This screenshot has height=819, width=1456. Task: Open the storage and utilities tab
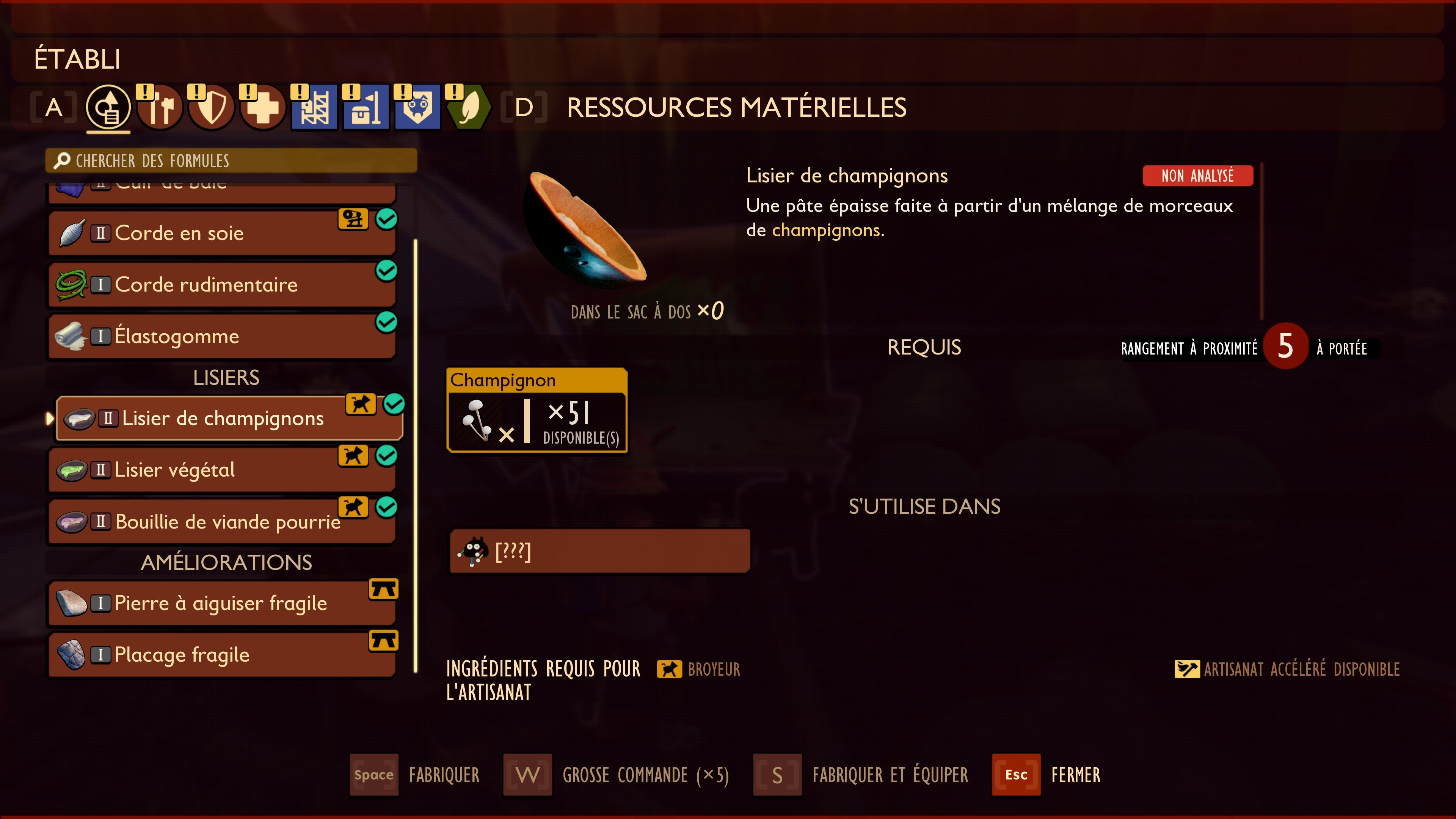click(x=366, y=107)
